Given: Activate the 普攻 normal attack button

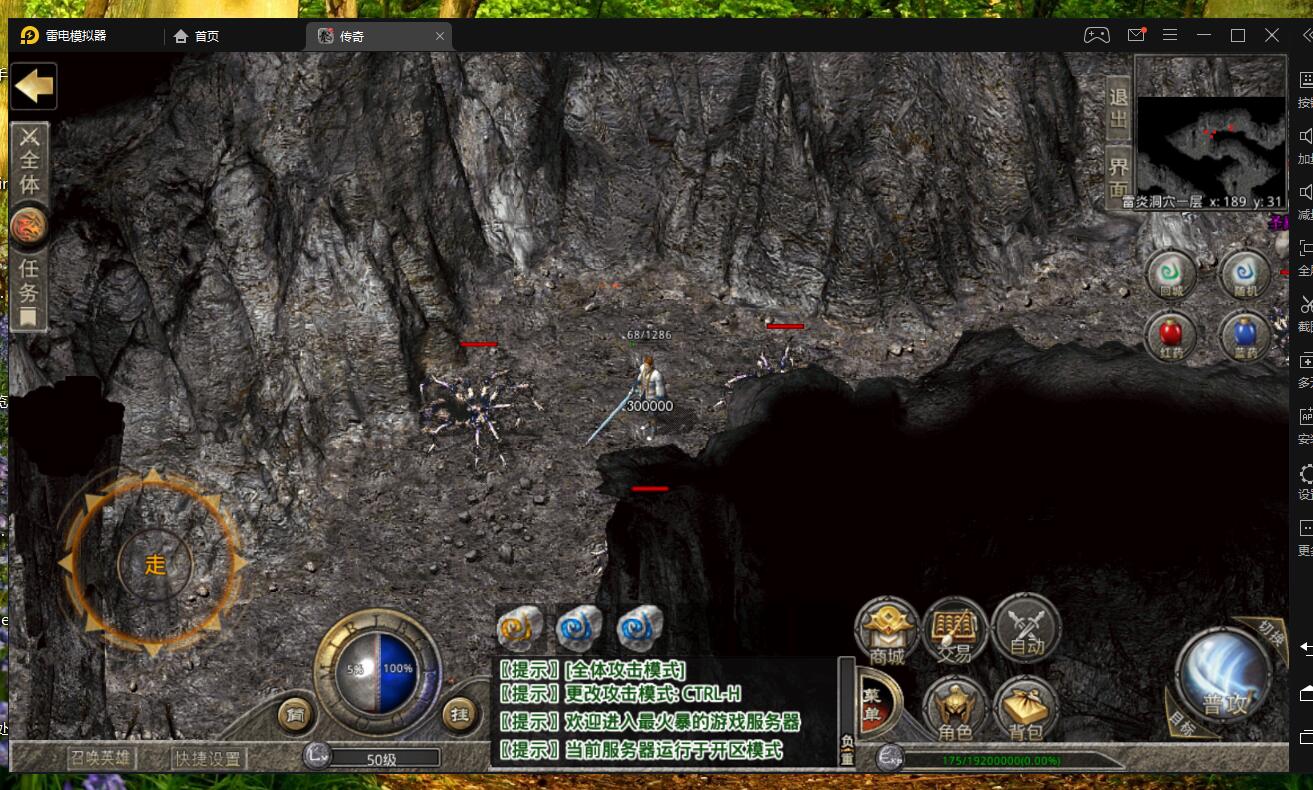Looking at the screenshot, I should 1222,677.
